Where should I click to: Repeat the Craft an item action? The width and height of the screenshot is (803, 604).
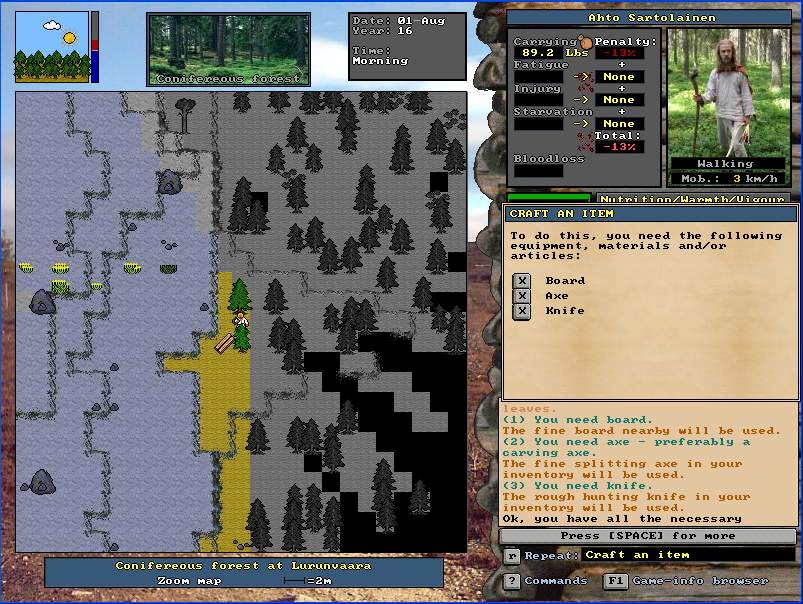coord(512,555)
